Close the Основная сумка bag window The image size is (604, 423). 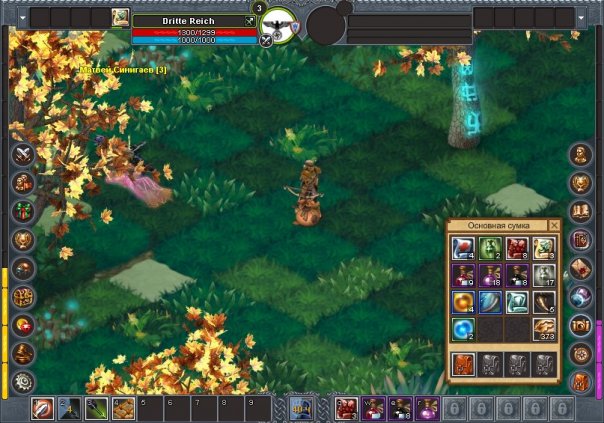click(554, 226)
